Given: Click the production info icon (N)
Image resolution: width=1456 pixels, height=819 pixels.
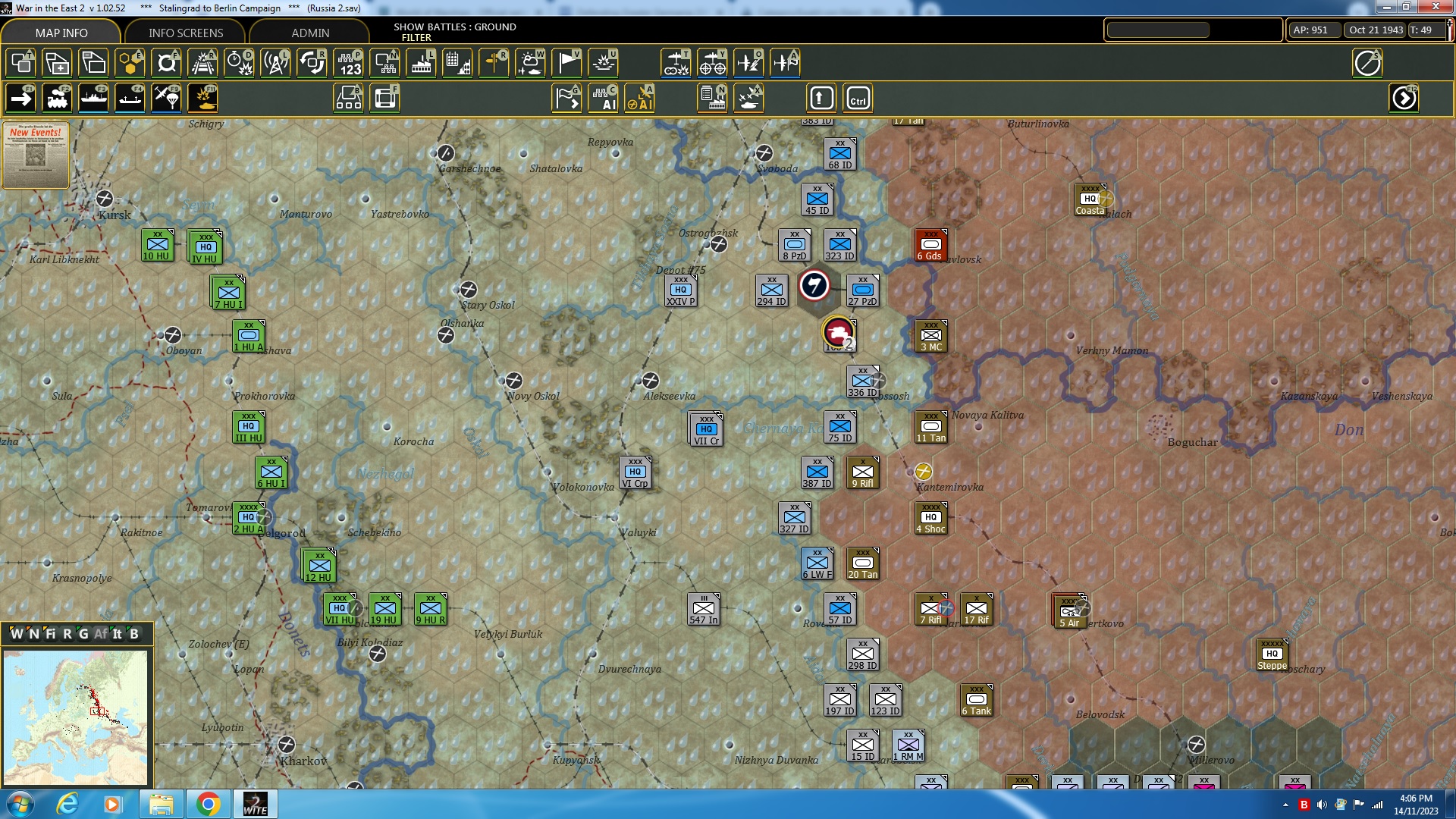Looking at the screenshot, I should (x=711, y=98).
